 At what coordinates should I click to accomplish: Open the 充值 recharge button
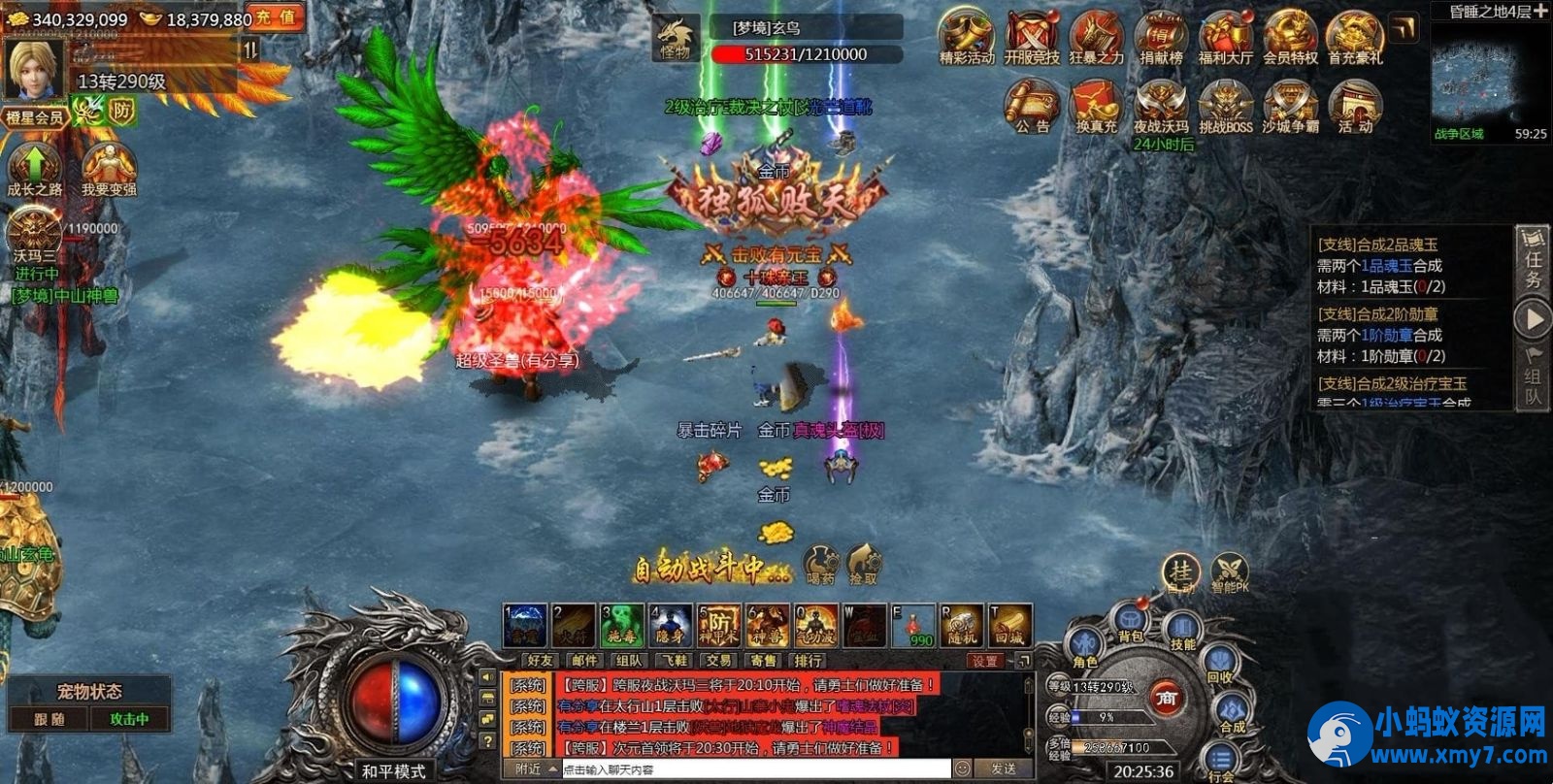point(274,17)
